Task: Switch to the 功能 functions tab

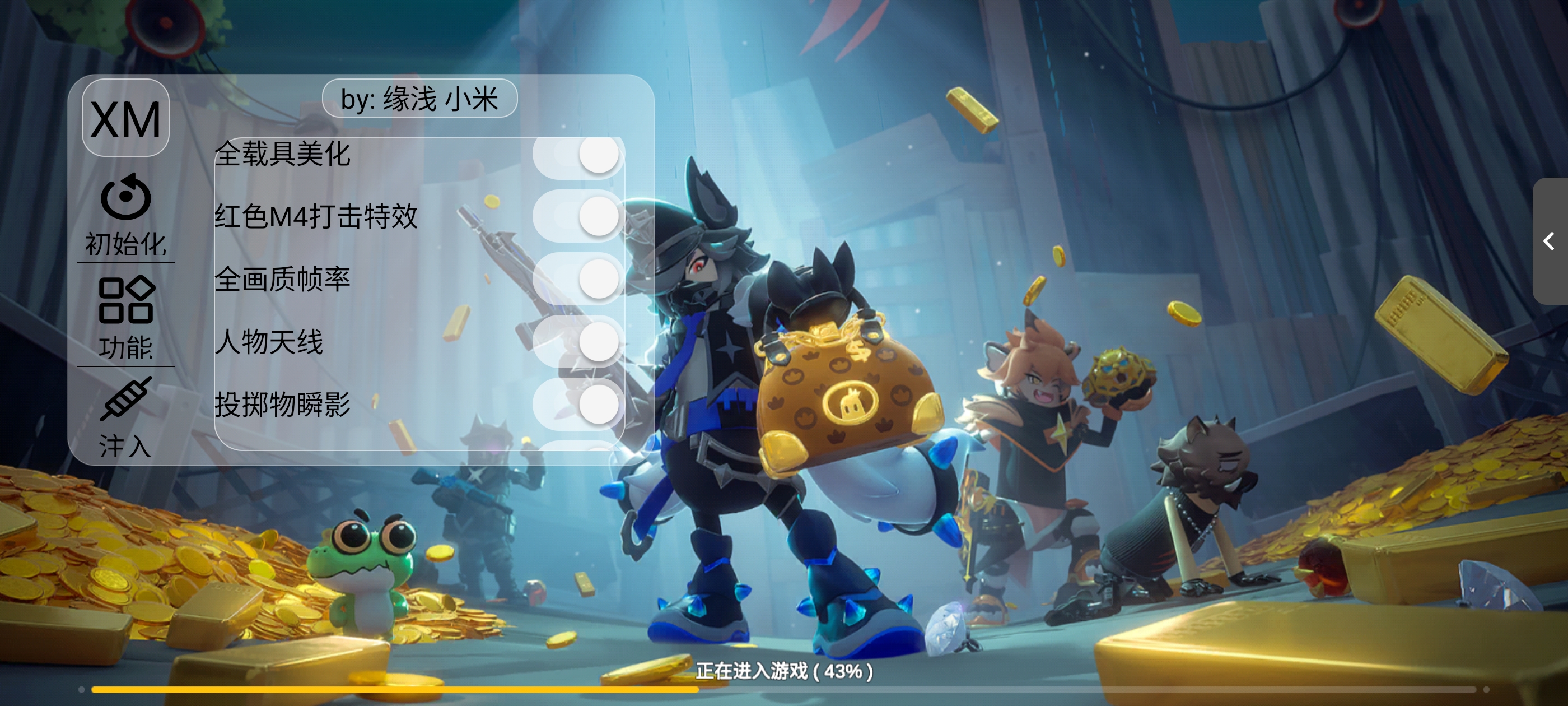Action: (125, 317)
